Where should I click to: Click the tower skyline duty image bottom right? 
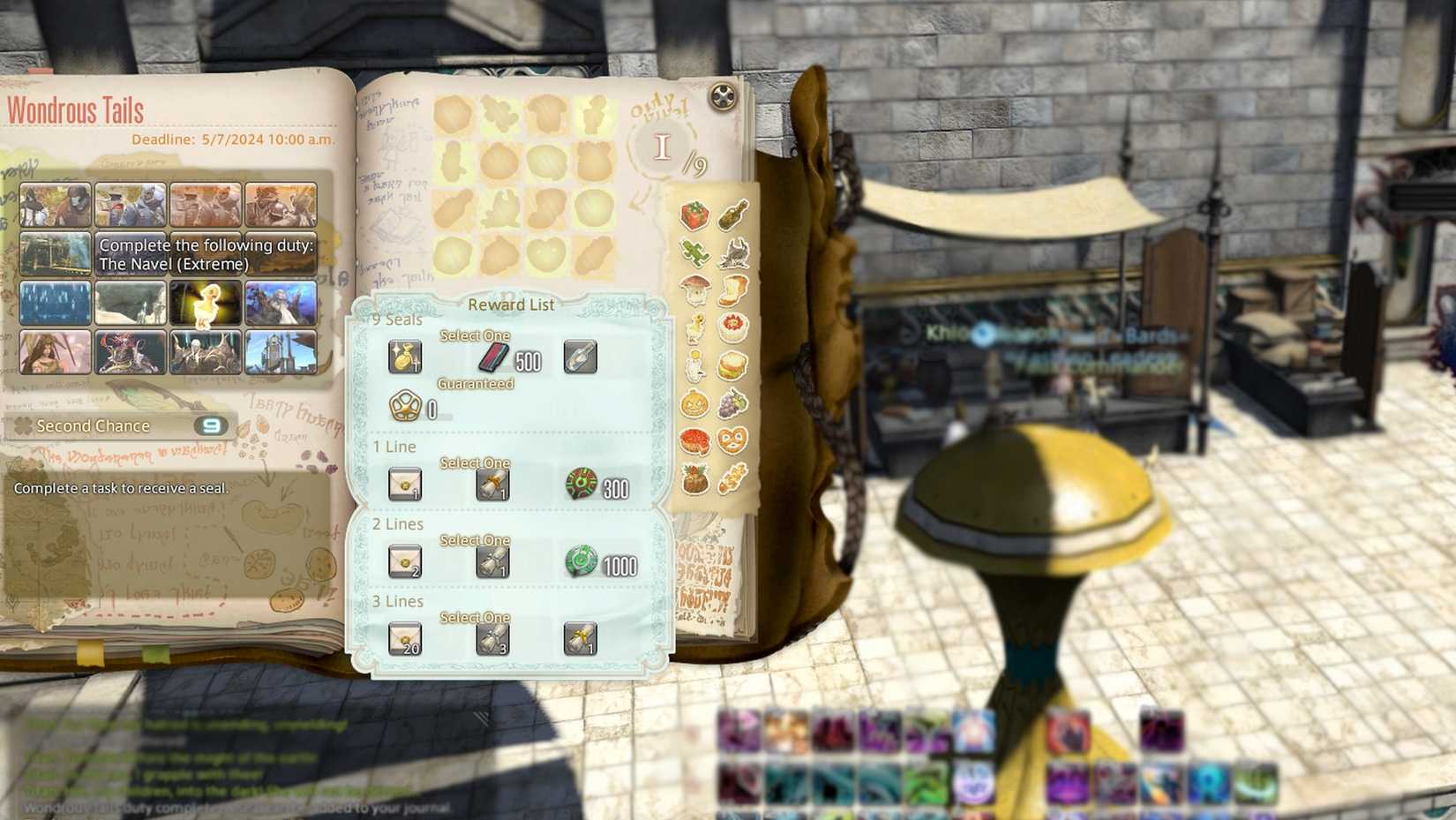coord(281,353)
